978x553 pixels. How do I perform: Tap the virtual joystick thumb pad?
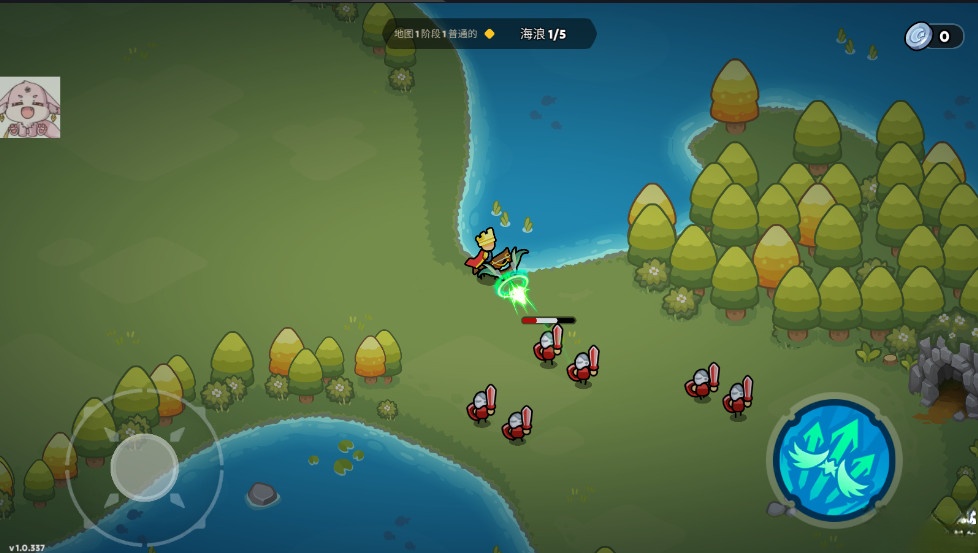144,466
